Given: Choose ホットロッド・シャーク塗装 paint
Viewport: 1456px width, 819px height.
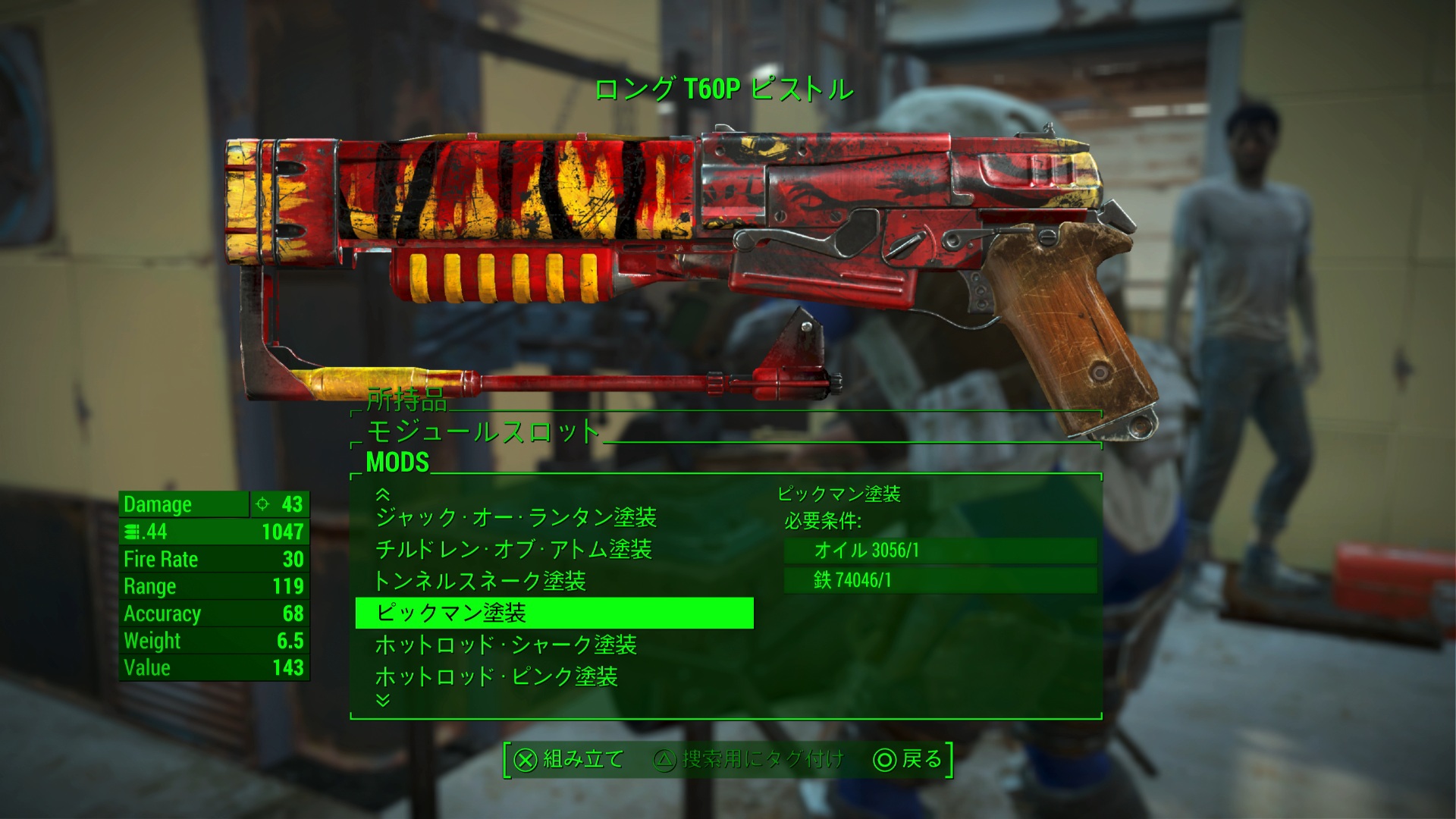Looking at the screenshot, I should [506, 645].
